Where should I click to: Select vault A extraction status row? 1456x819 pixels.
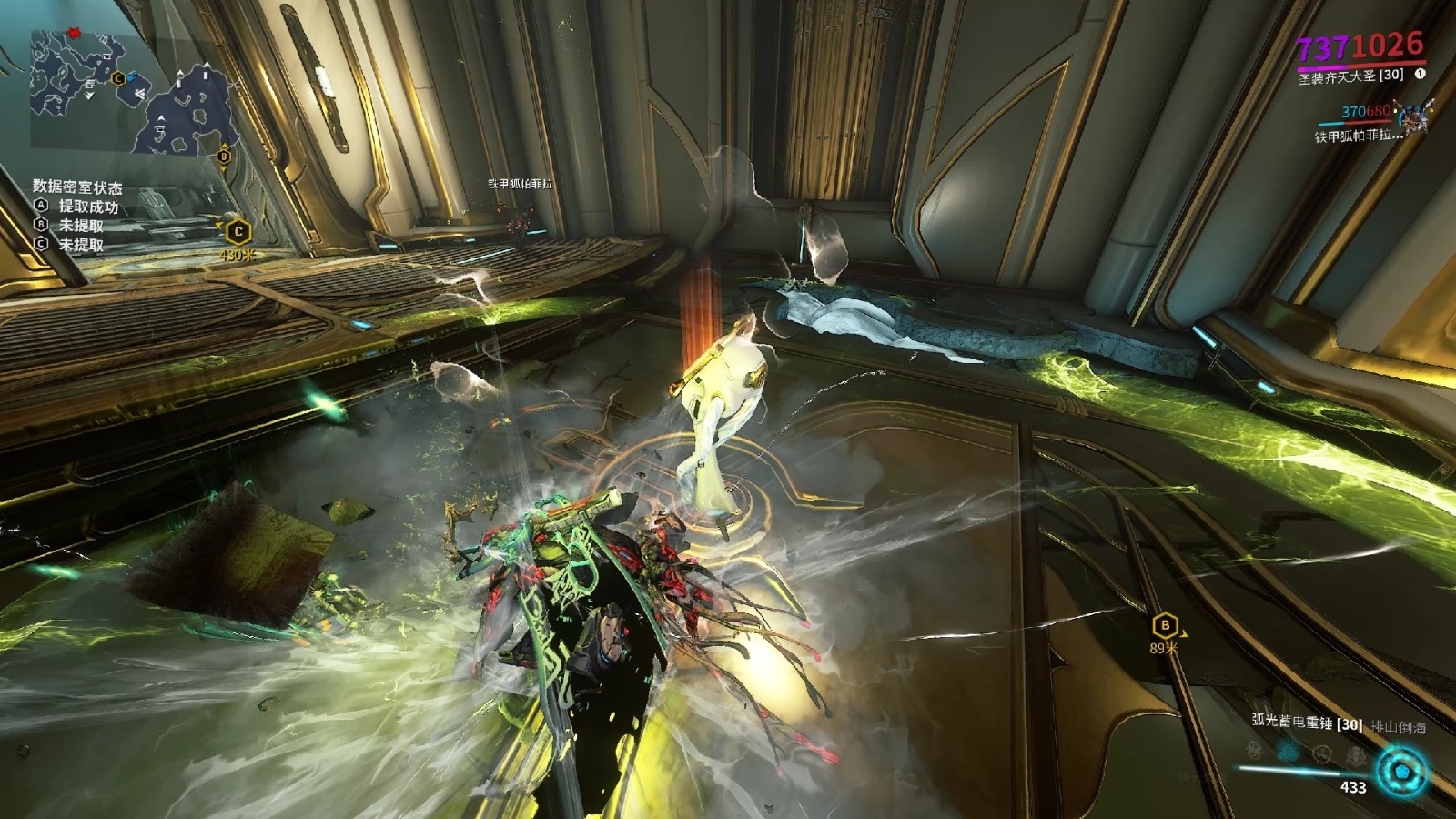pos(77,207)
